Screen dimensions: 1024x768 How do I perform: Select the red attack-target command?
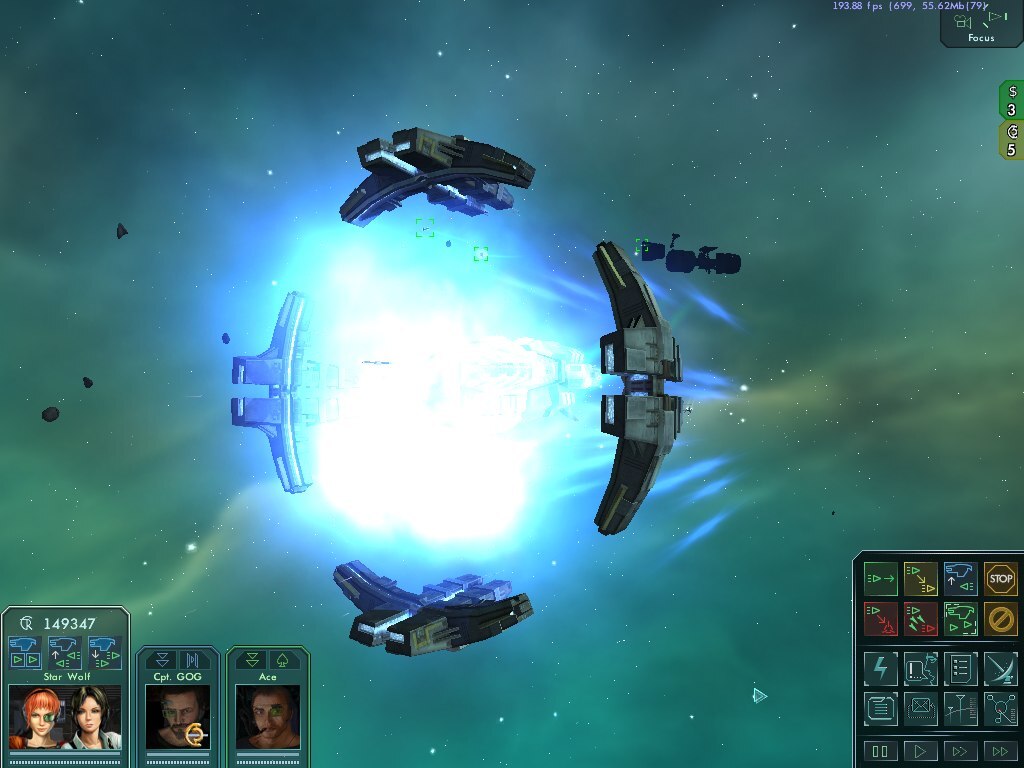(881, 619)
